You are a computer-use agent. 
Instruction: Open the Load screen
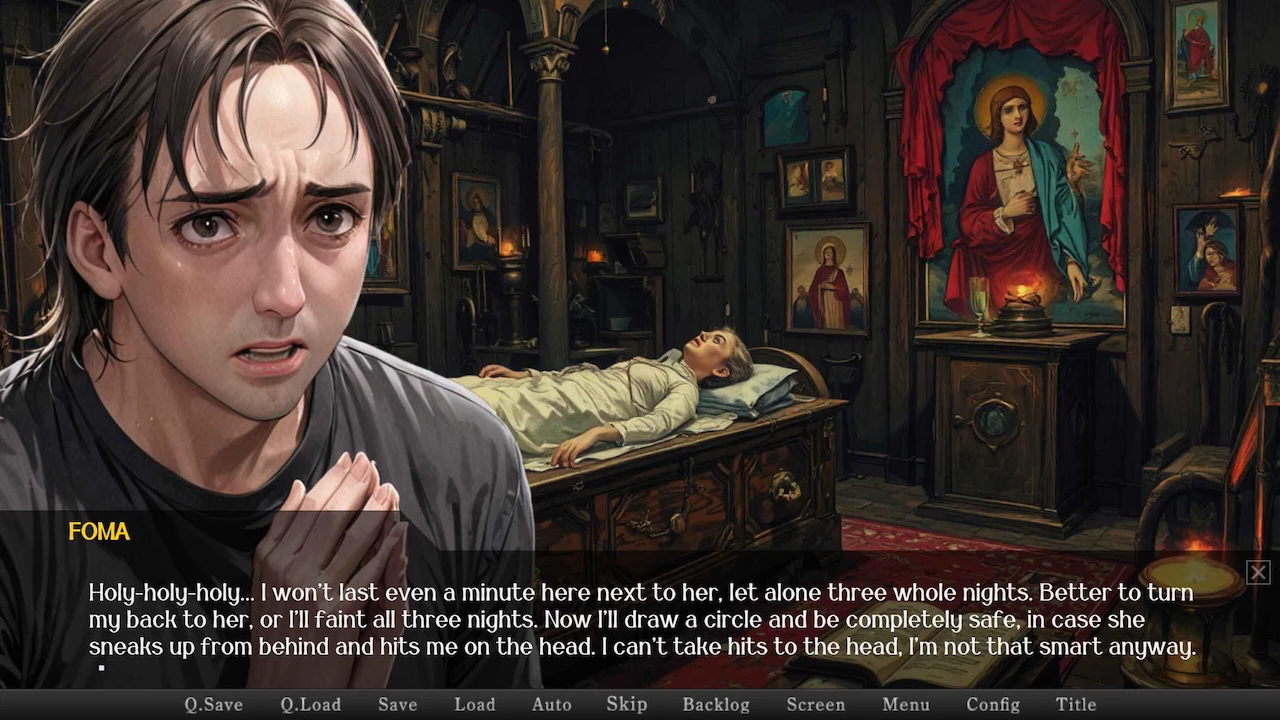tap(474, 704)
